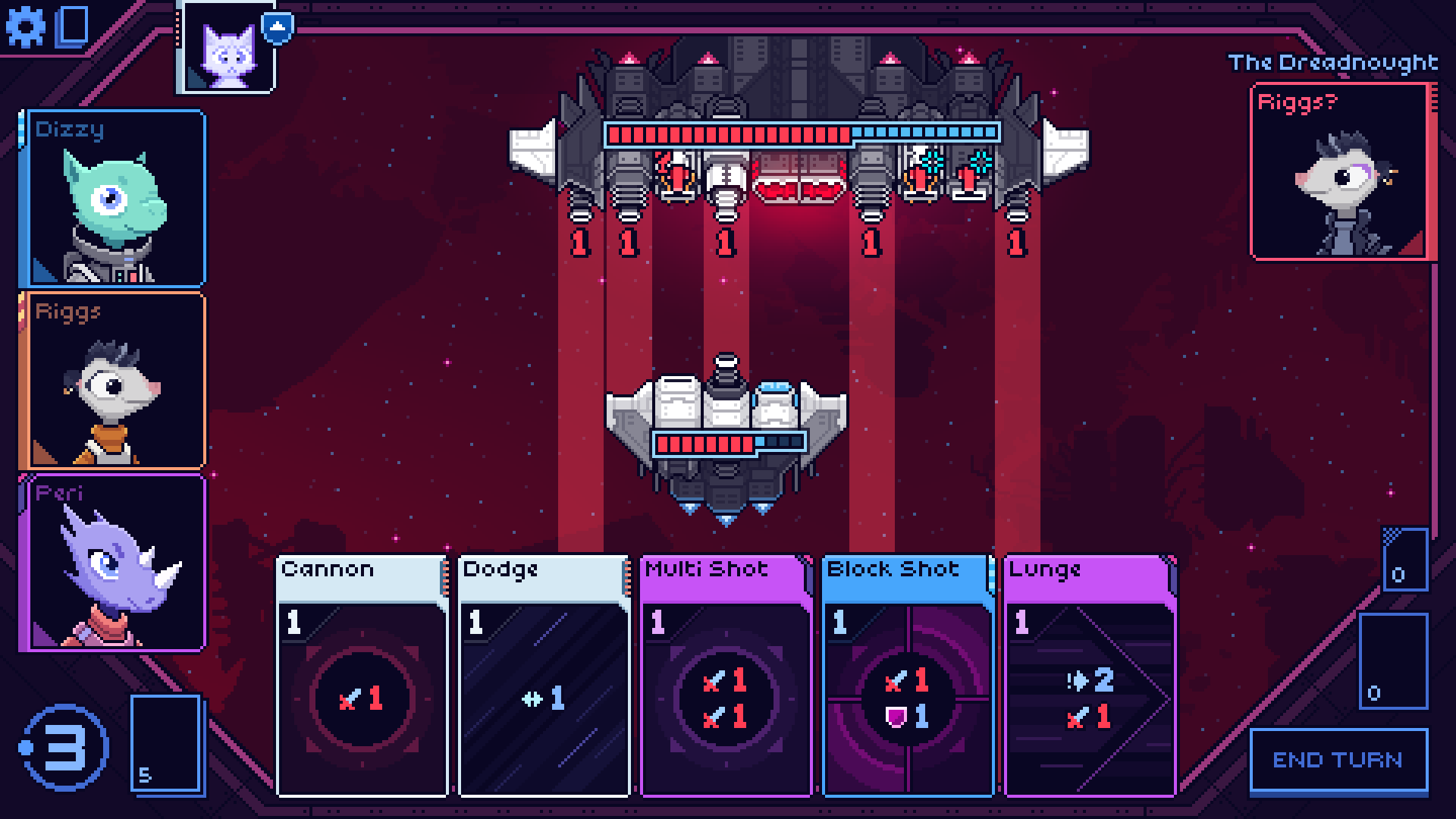End the current turn
1456x819 pixels.
tap(1338, 761)
